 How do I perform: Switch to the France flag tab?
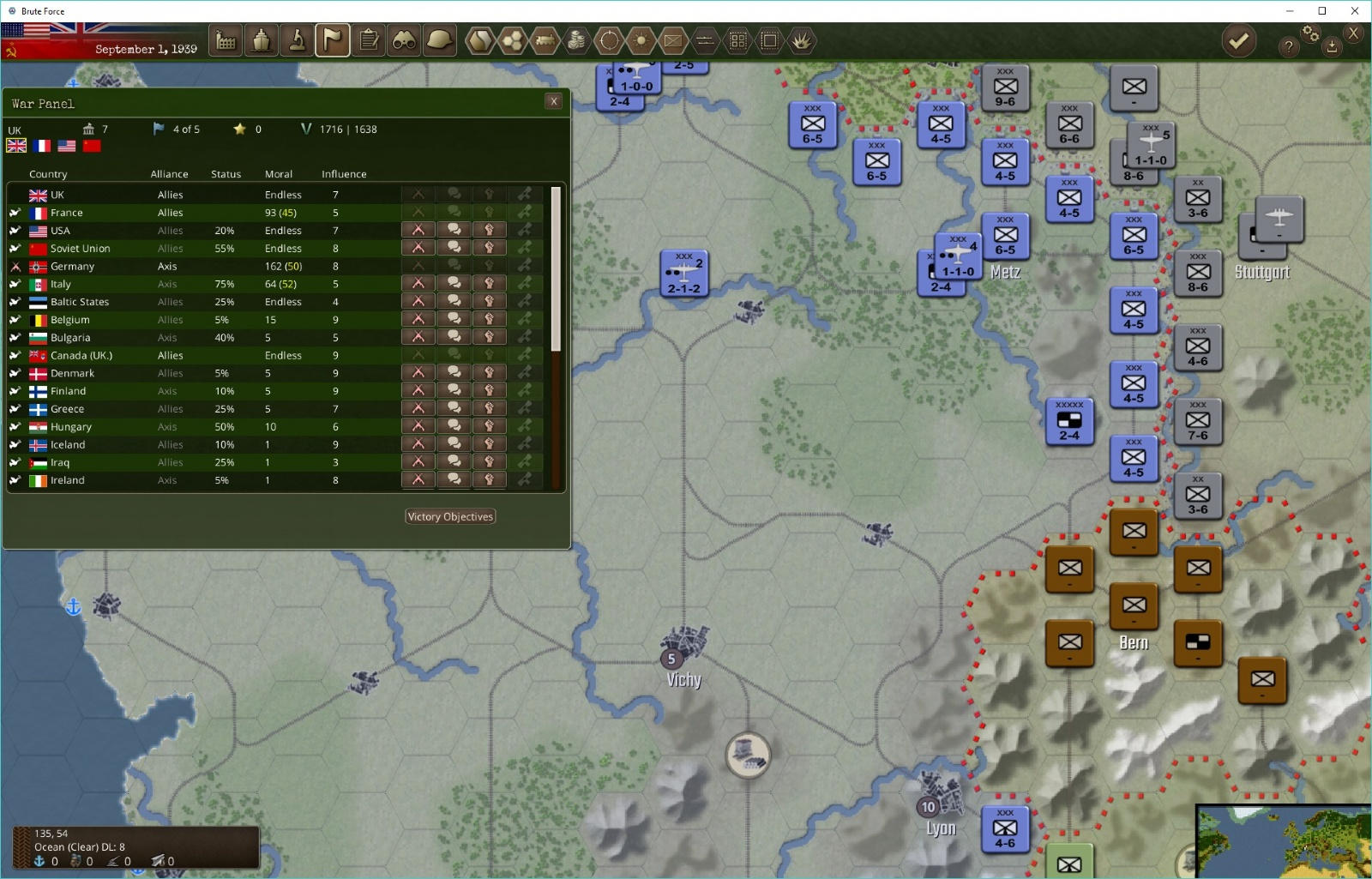tap(41, 146)
